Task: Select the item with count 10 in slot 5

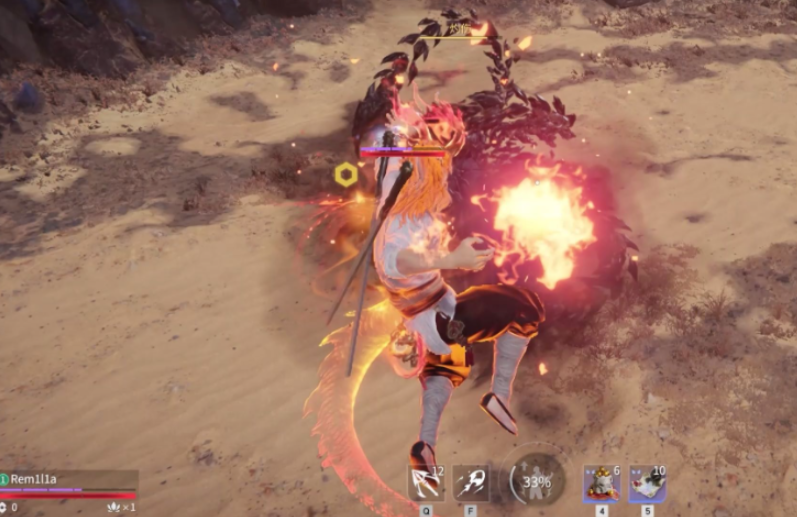Action: coord(646,483)
